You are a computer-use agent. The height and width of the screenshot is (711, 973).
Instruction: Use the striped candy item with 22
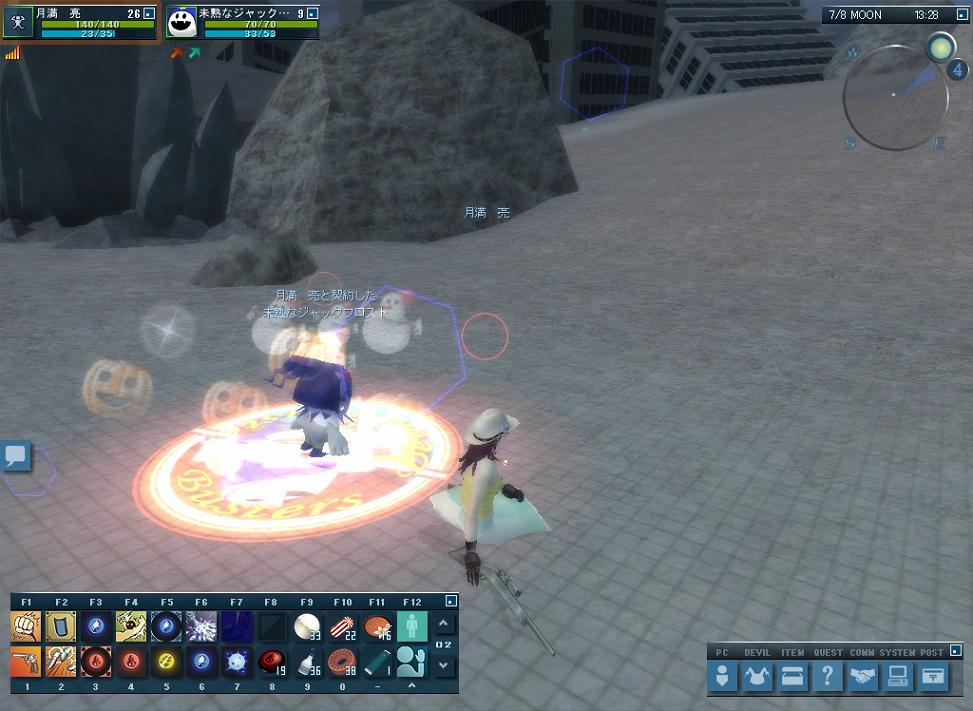click(341, 627)
